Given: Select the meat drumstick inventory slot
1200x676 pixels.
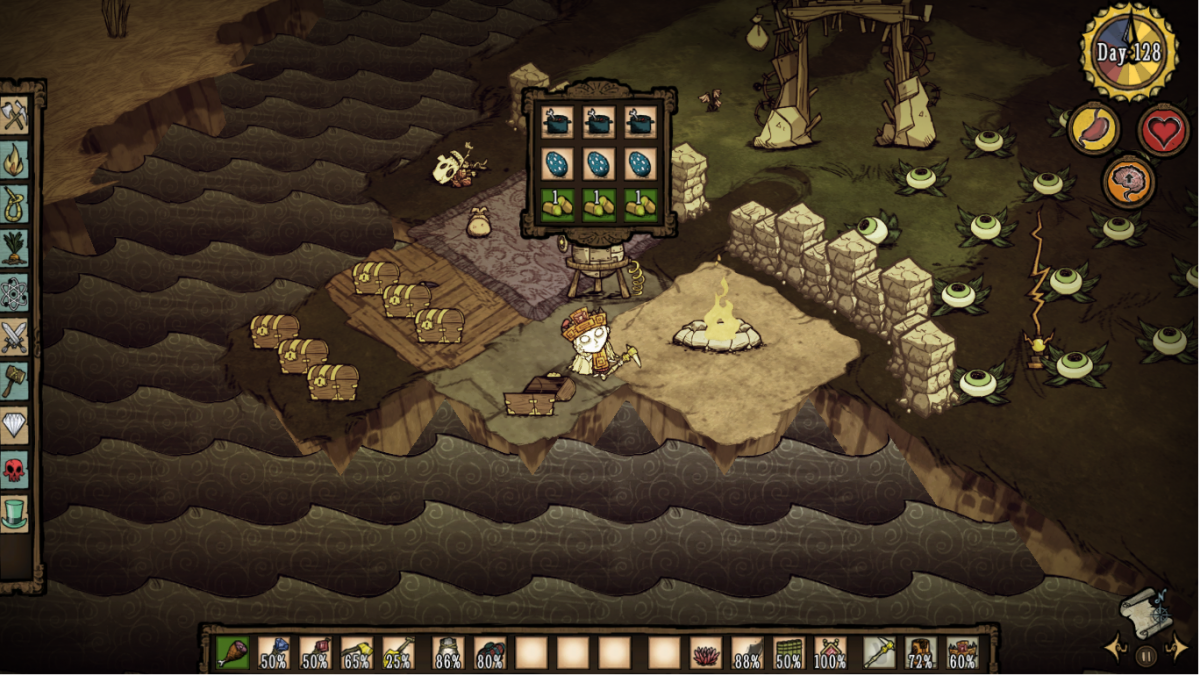Looking at the screenshot, I should (x=233, y=653).
